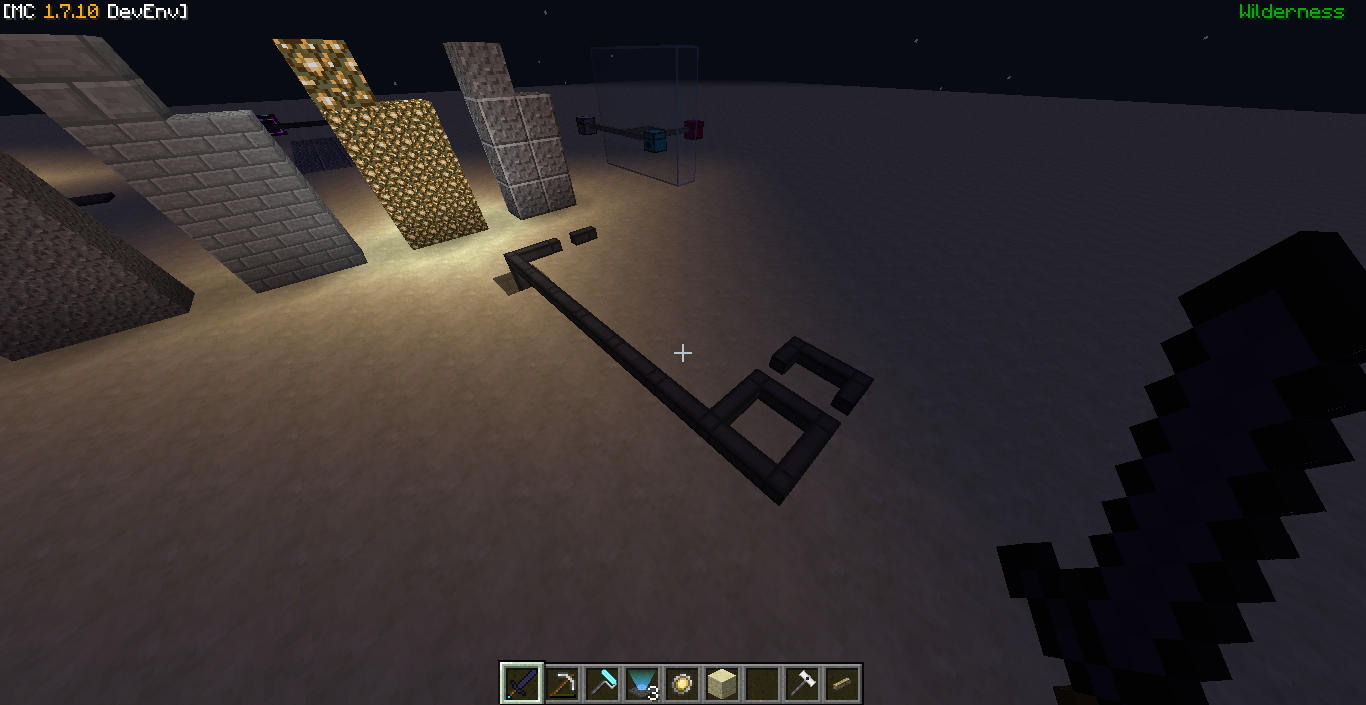Viewport: 1366px width, 705px height.
Task: Choose the wooden stick item slot
Action: 842,684
